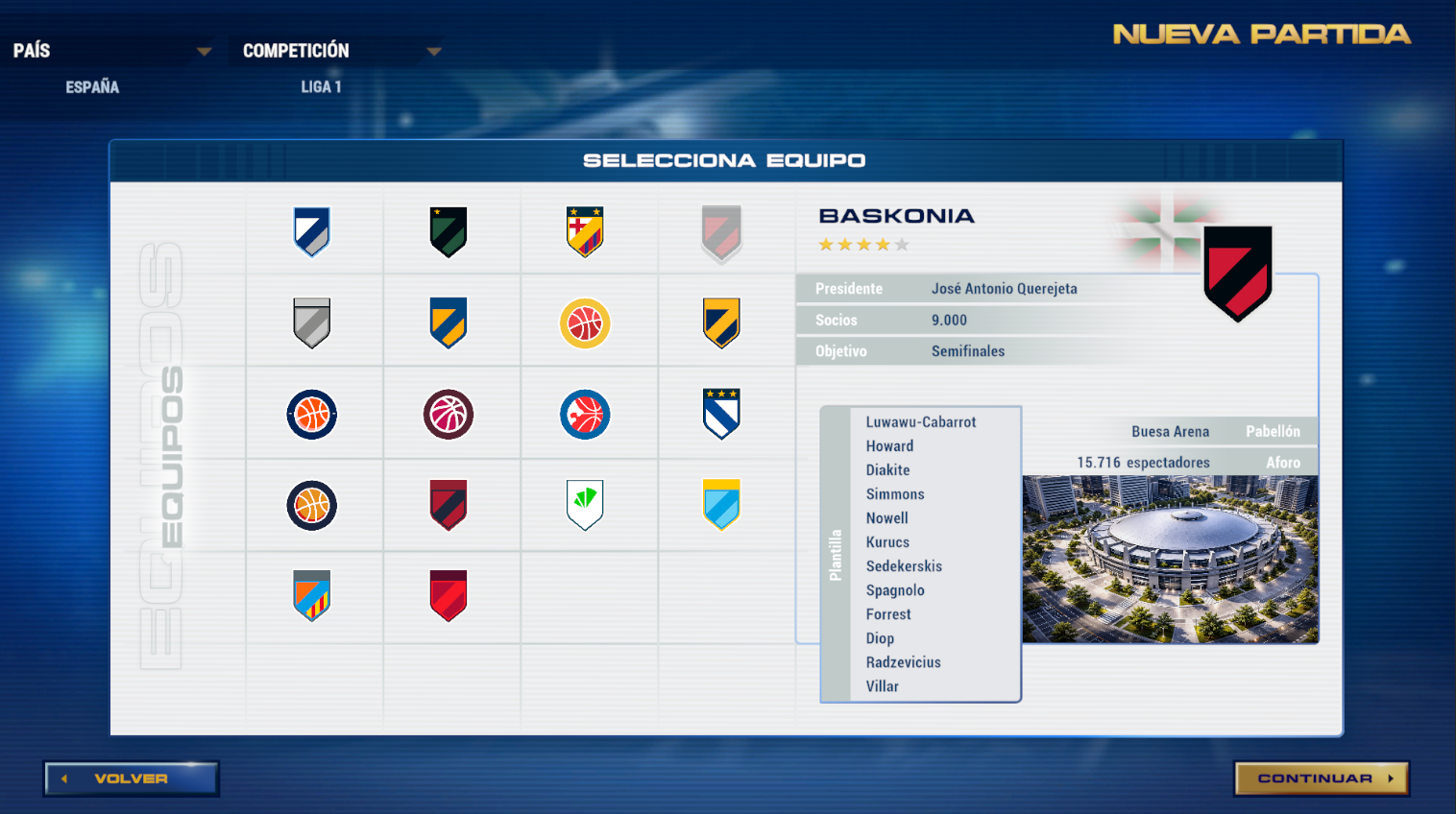
Task: Go back with the VOLVER button
Action: pyautogui.click(x=132, y=778)
